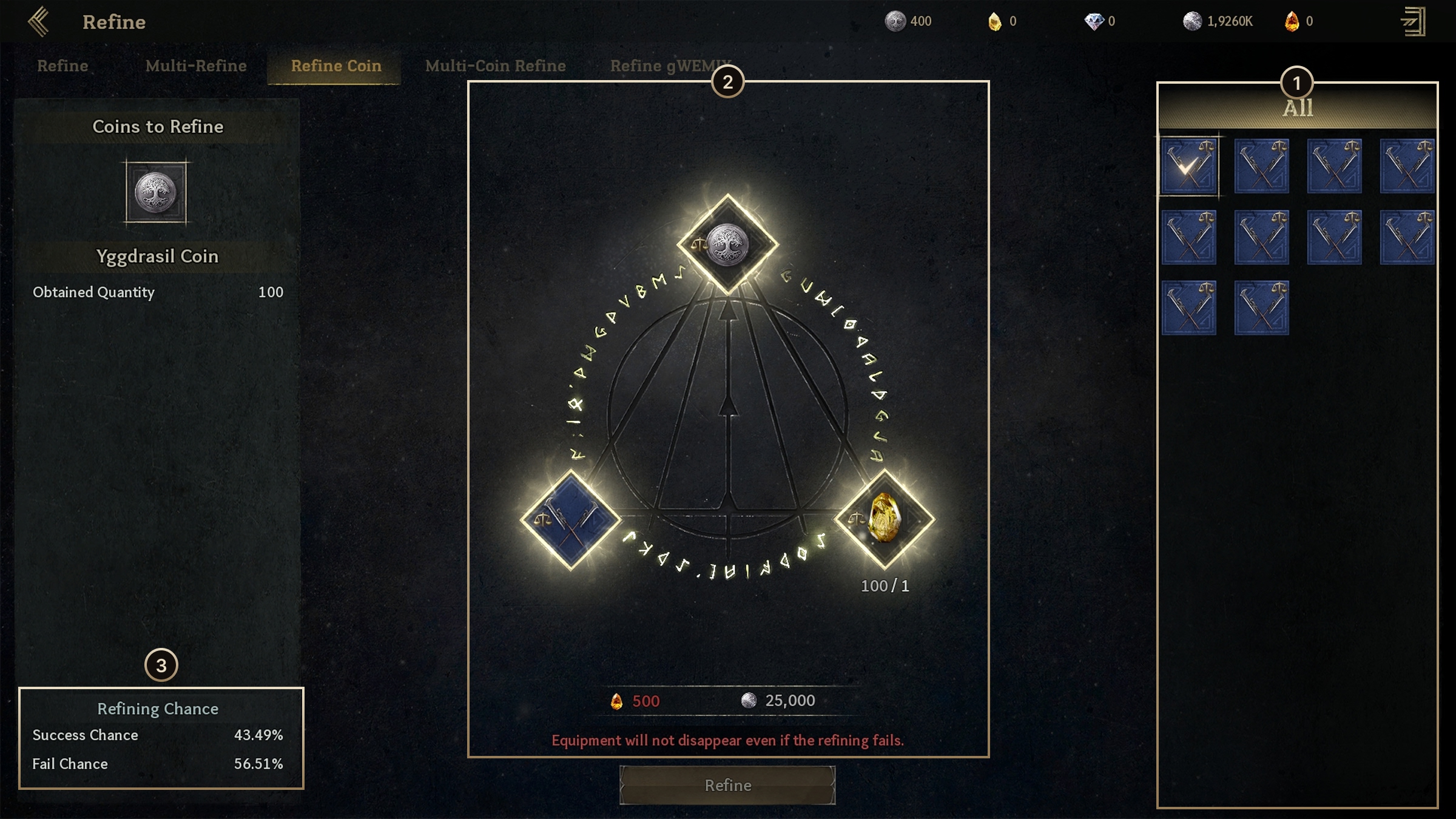Open the All filter header

1298,109
